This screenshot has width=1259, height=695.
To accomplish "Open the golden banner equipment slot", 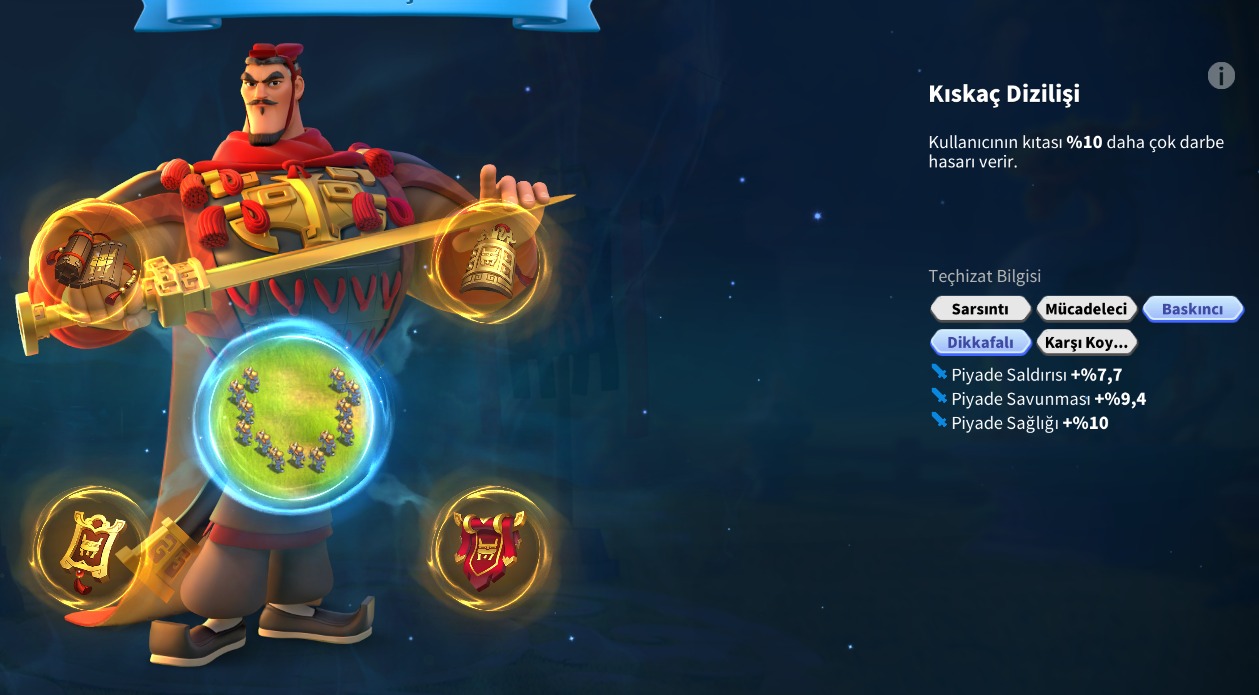I will [88, 547].
